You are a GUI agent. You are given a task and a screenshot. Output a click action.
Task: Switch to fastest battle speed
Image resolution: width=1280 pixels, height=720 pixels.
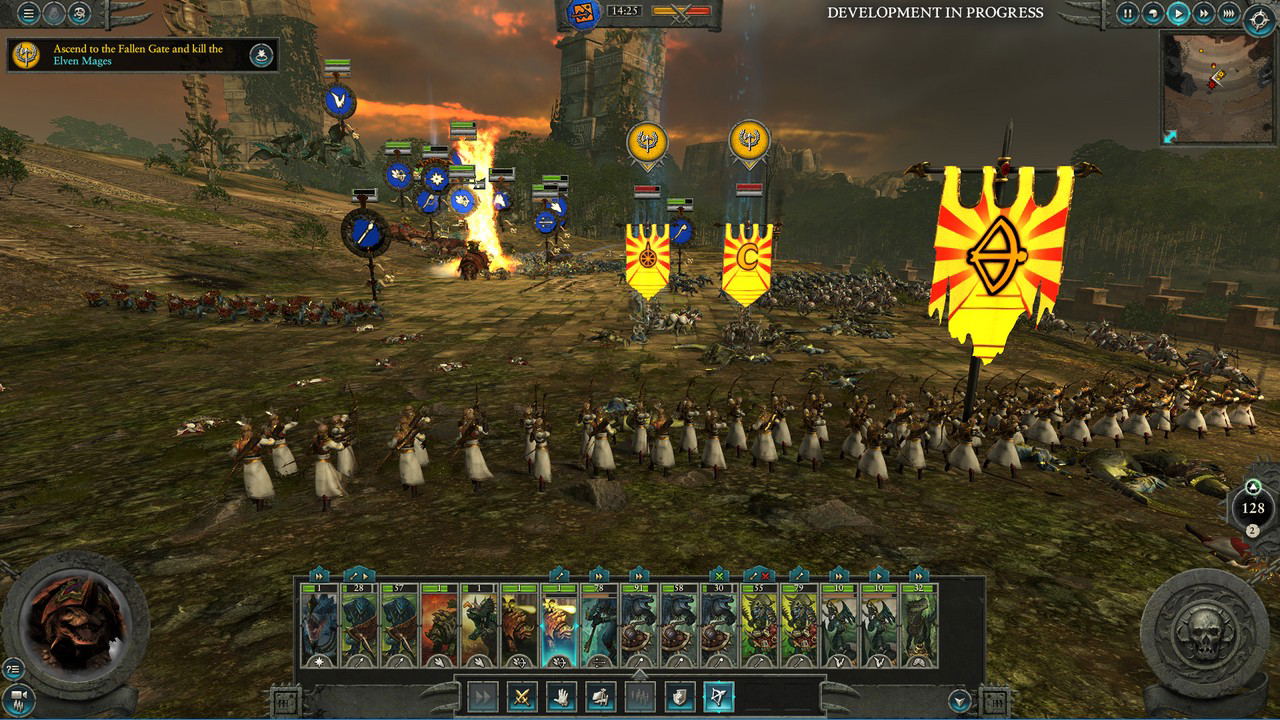coord(1229,13)
